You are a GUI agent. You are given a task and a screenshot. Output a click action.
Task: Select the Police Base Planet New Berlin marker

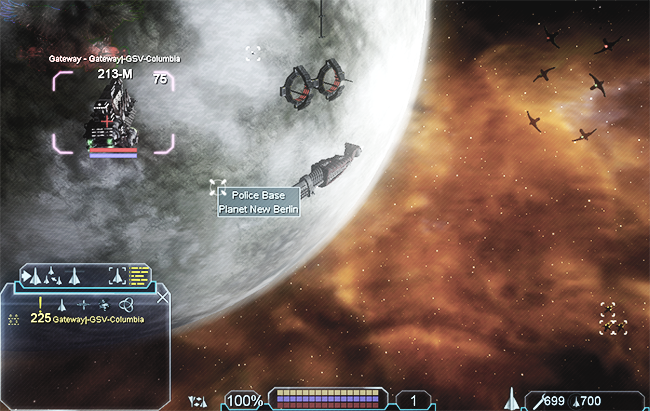217,187
